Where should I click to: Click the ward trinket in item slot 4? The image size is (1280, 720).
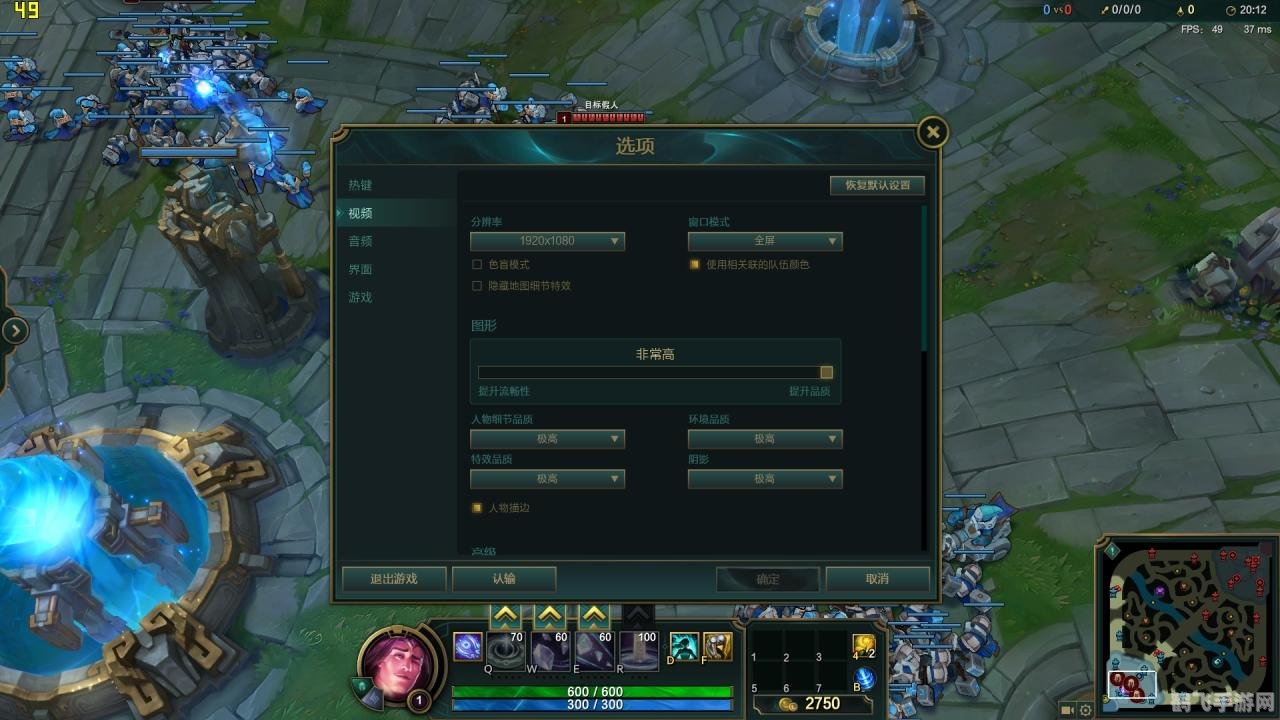pos(865,646)
